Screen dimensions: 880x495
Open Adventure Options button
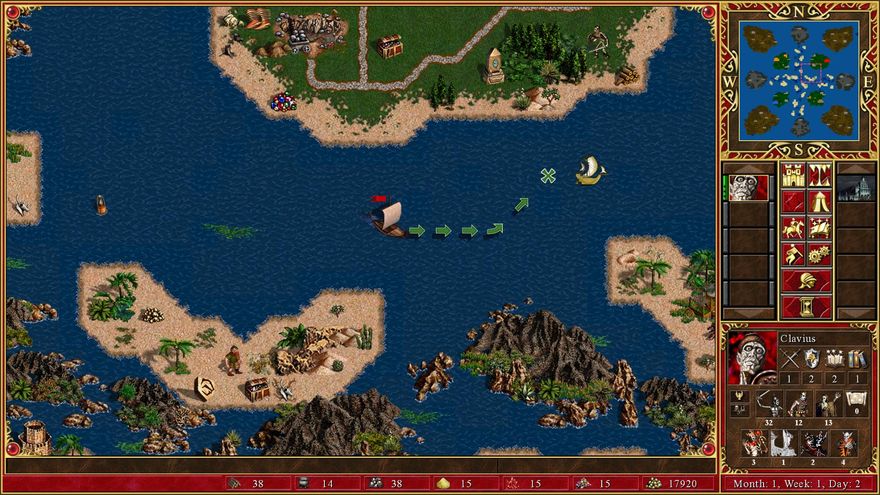[793, 254]
